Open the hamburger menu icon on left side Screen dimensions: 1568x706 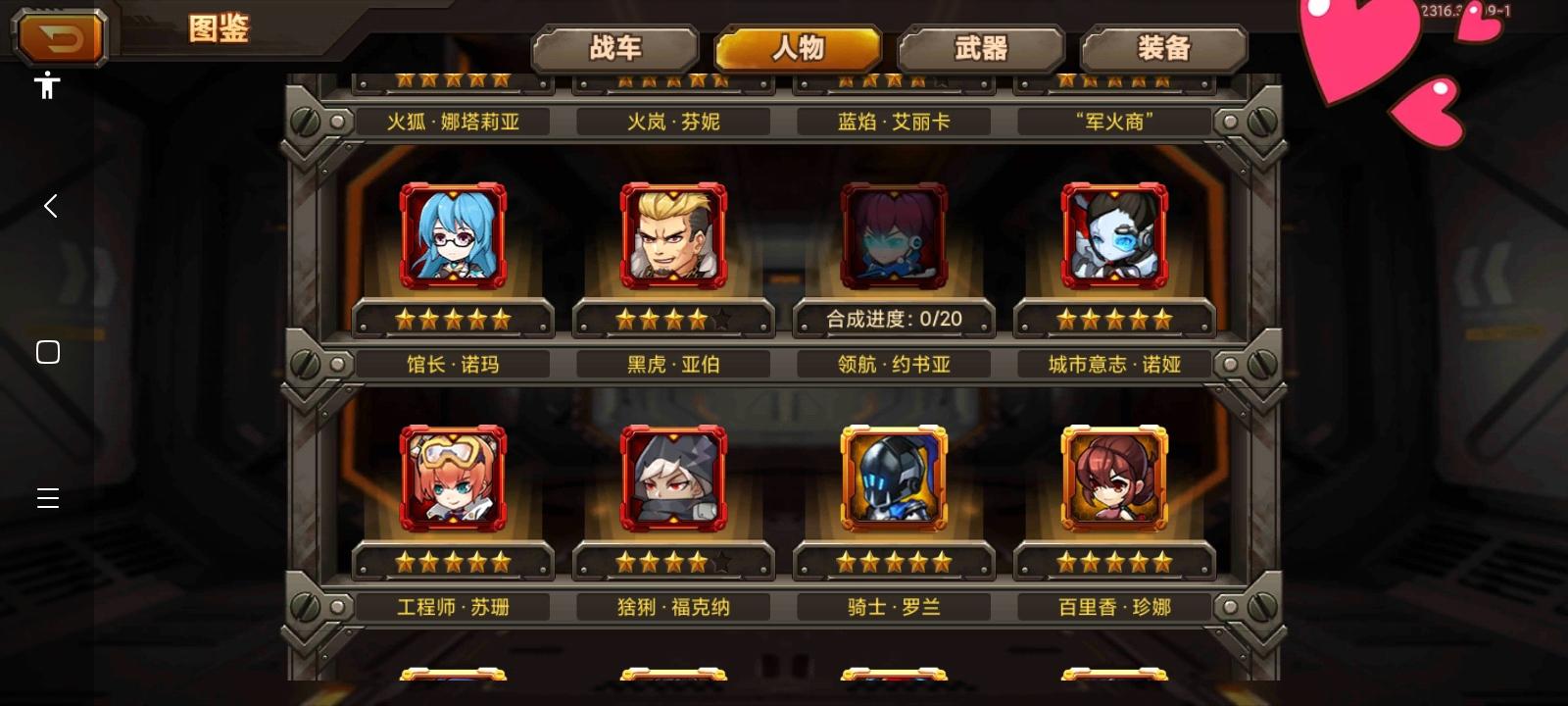(47, 498)
